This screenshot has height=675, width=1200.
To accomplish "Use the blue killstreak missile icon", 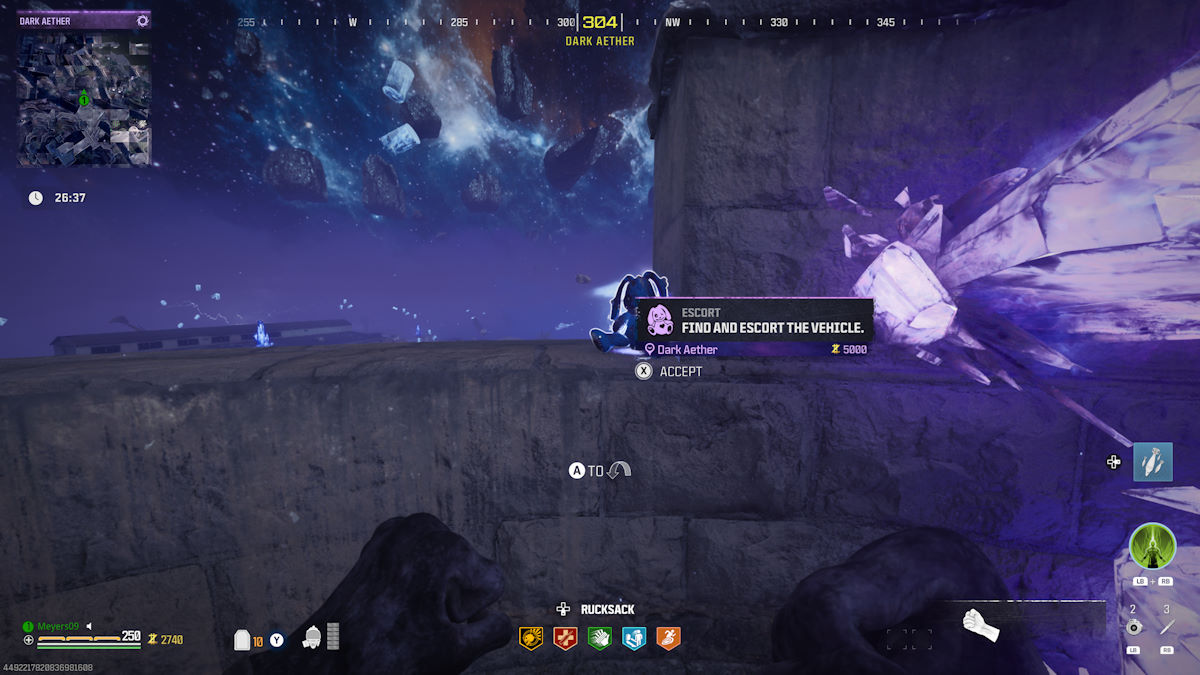I will coord(1152,462).
